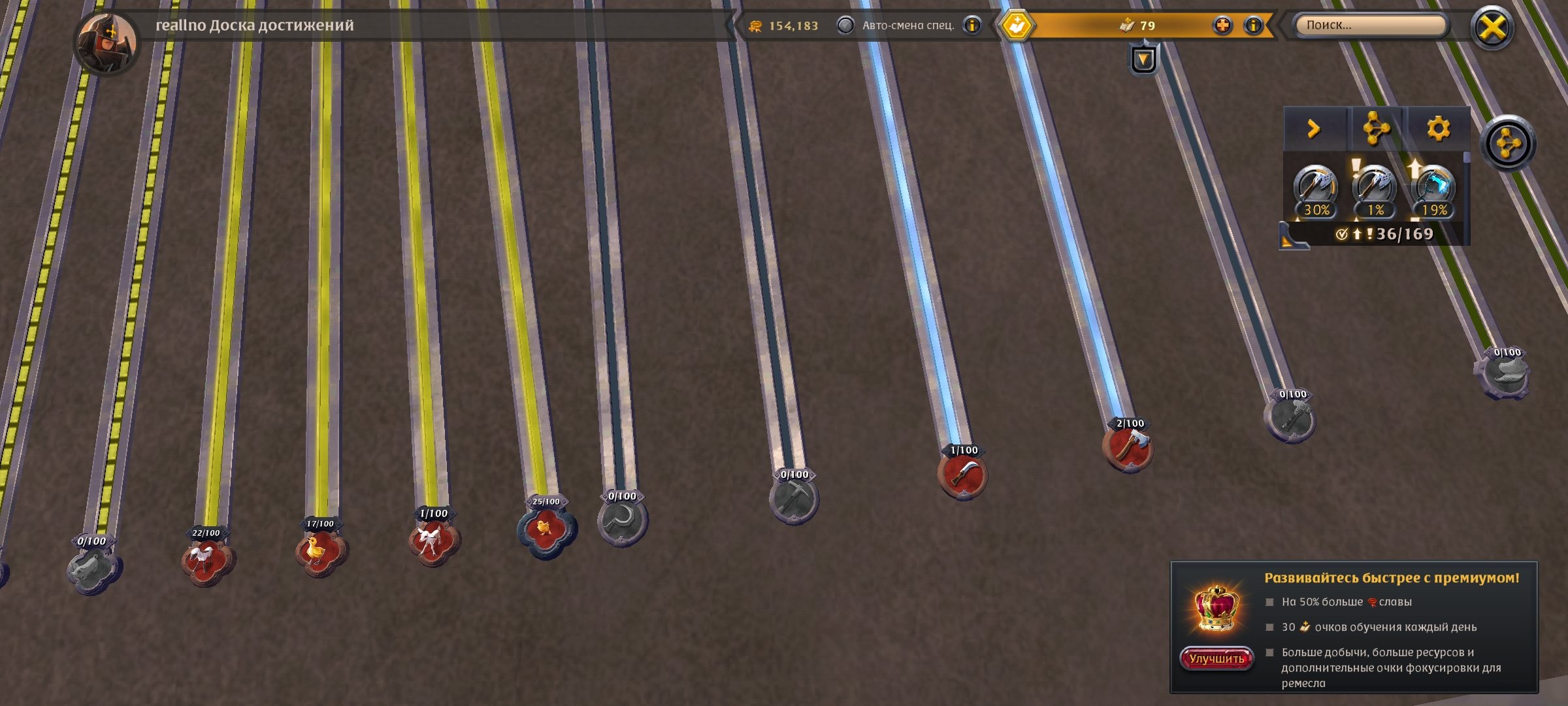1568x706 pixels.
Task: Select the glowing blue bow mastery at 19%
Action: (1433, 191)
